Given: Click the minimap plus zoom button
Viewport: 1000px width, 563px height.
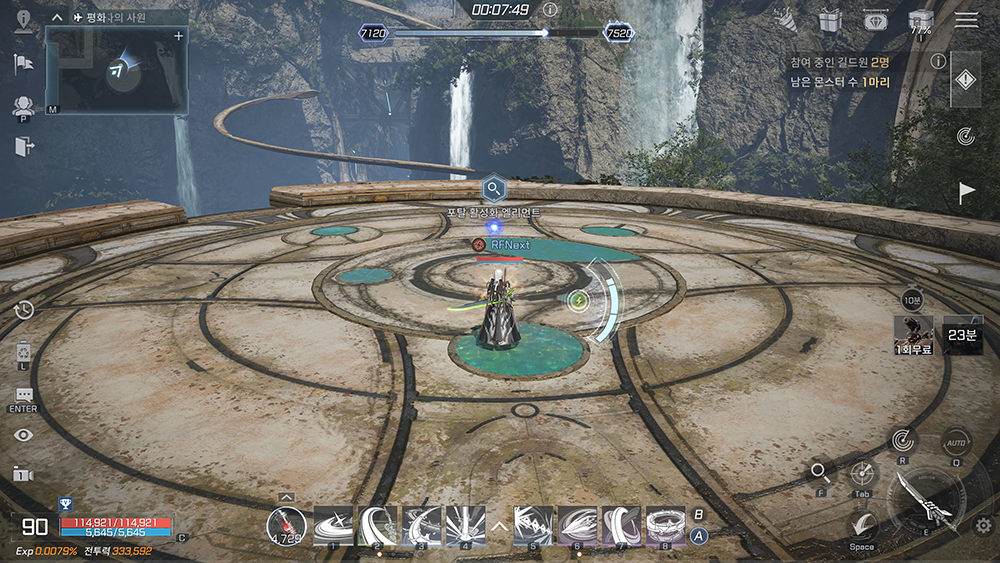Looking at the screenshot, I should (x=179, y=36).
